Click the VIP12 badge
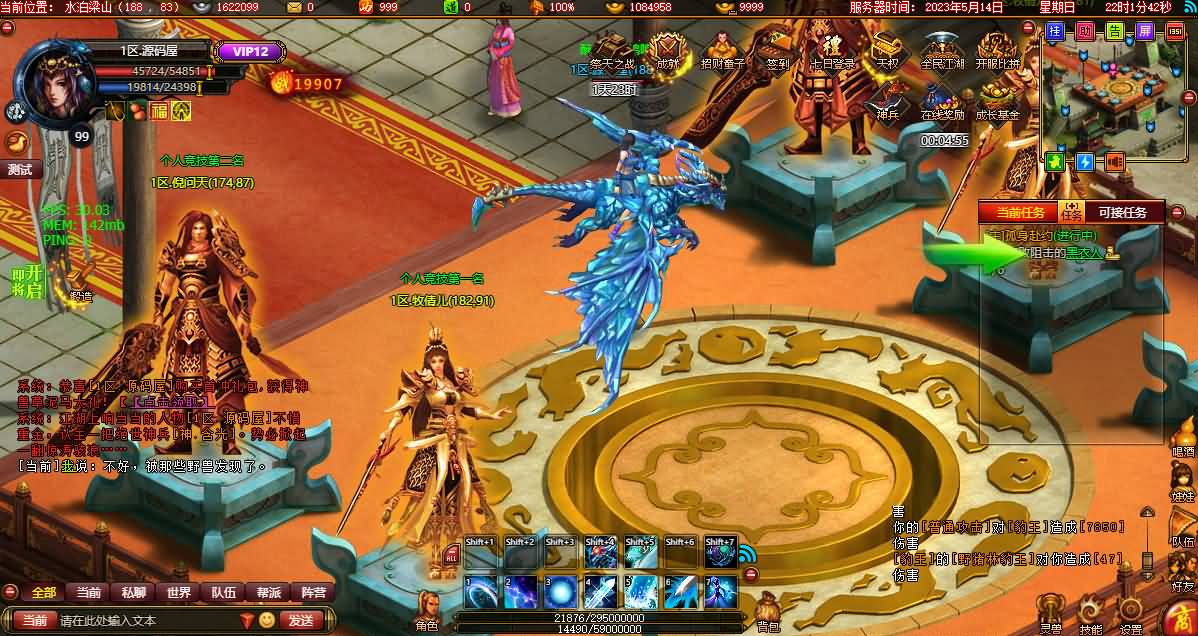This screenshot has width=1198, height=636. tap(244, 52)
